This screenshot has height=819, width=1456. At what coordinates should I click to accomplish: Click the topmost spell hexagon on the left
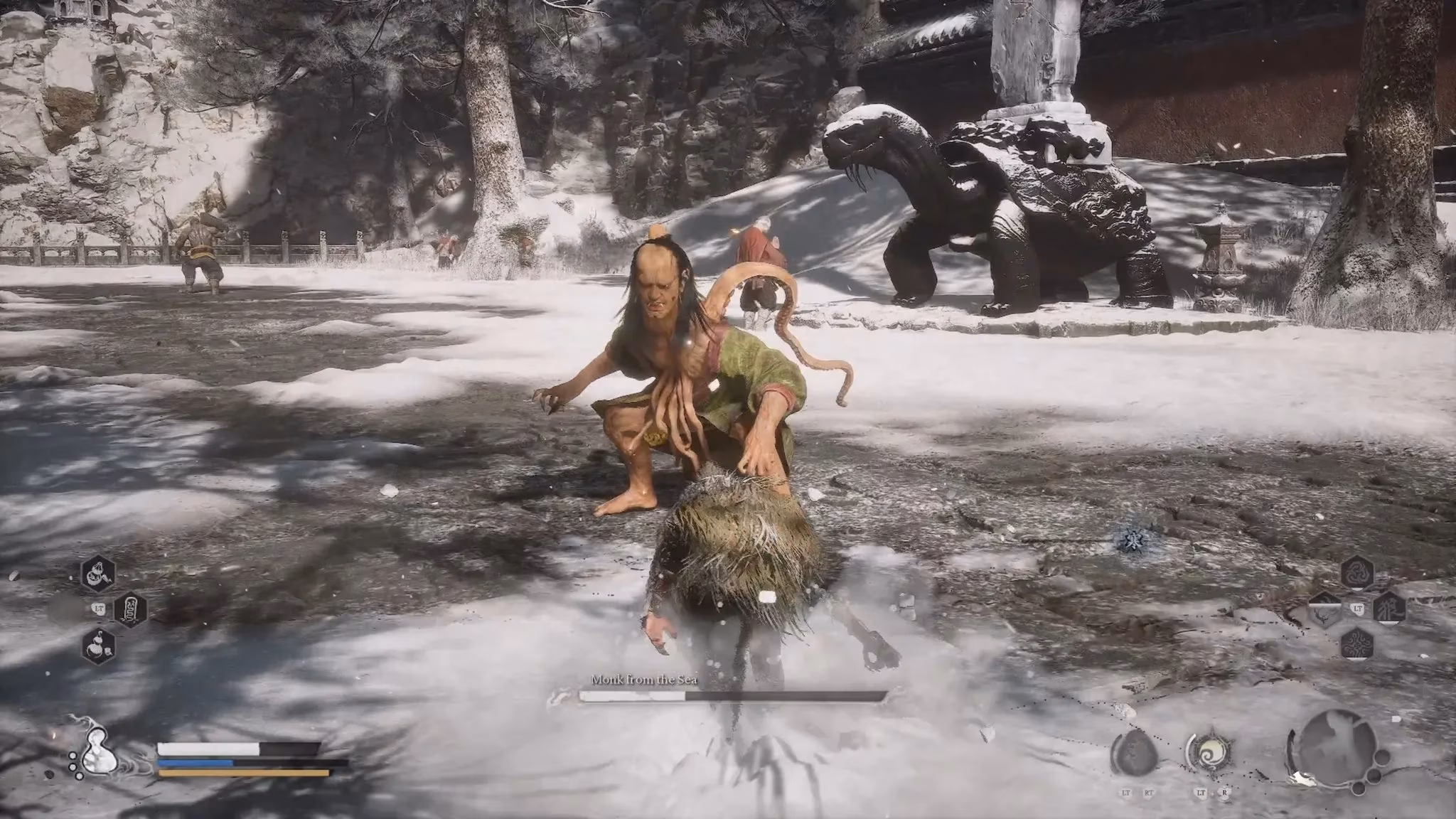coord(98,574)
